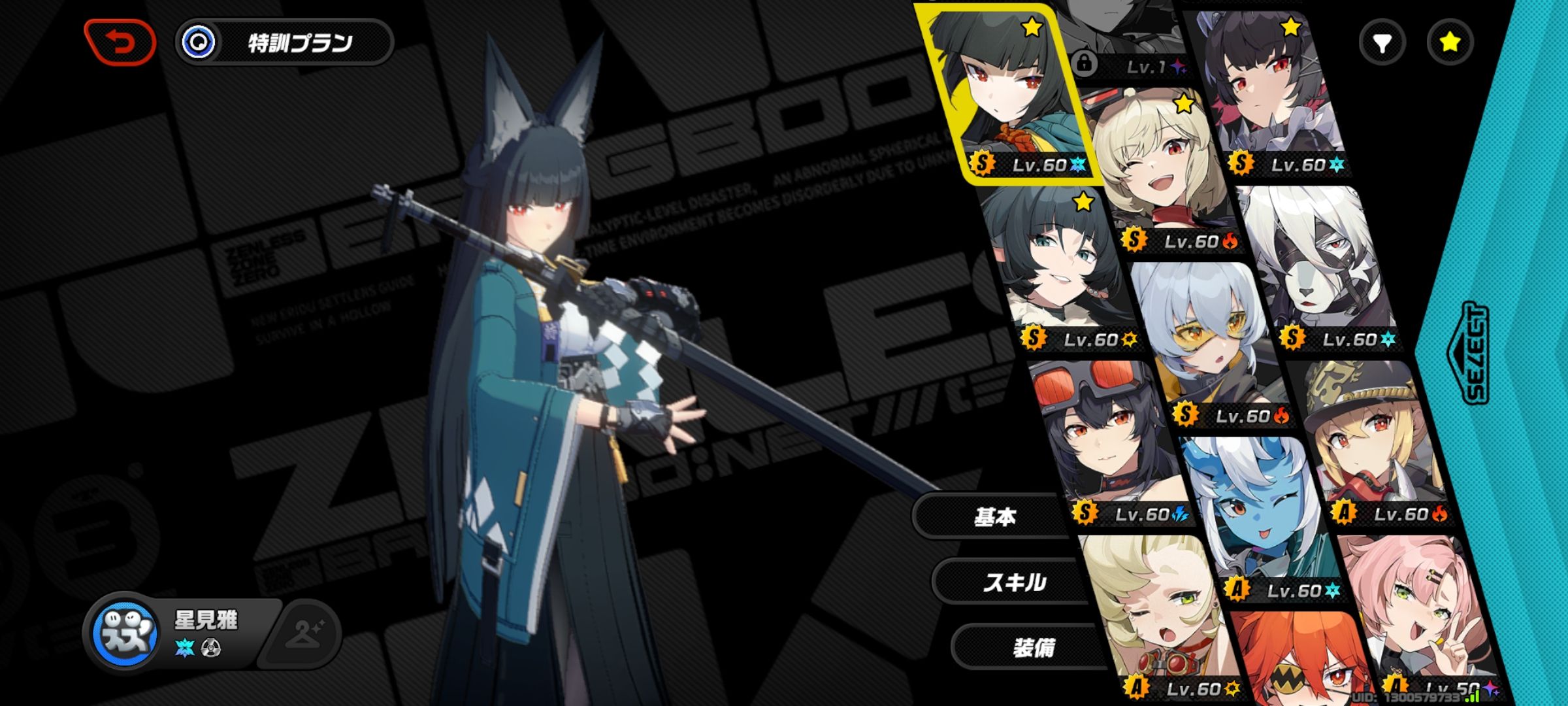Open the agent filter funnel
Image resolution: width=1568 pixels, height=706 pixels.
1382,43
